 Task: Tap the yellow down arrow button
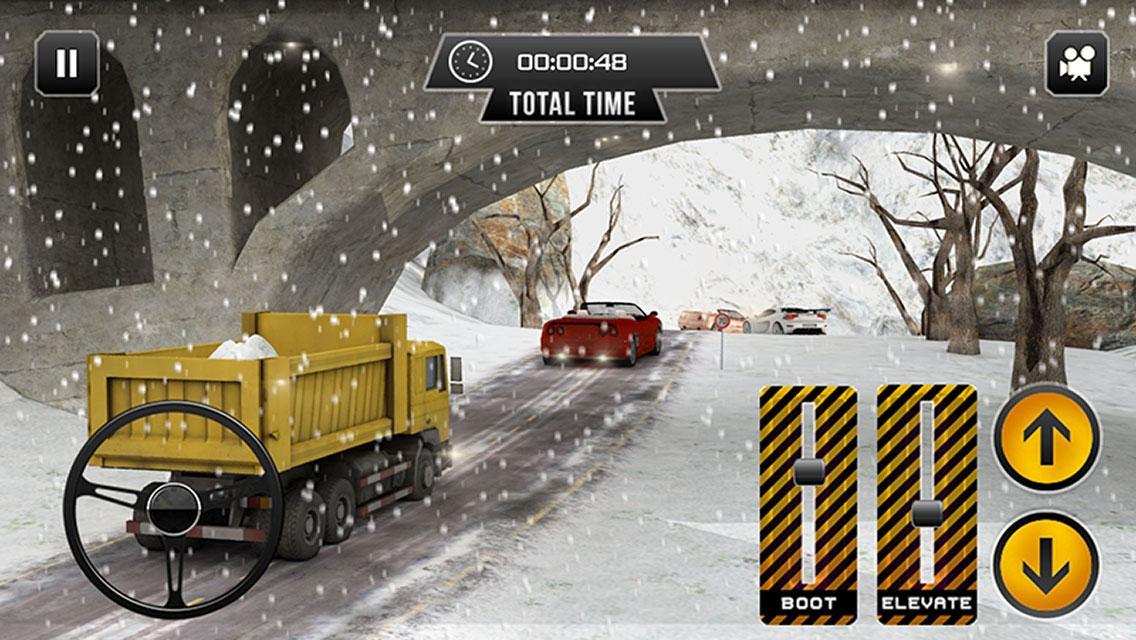(1046, 563)
